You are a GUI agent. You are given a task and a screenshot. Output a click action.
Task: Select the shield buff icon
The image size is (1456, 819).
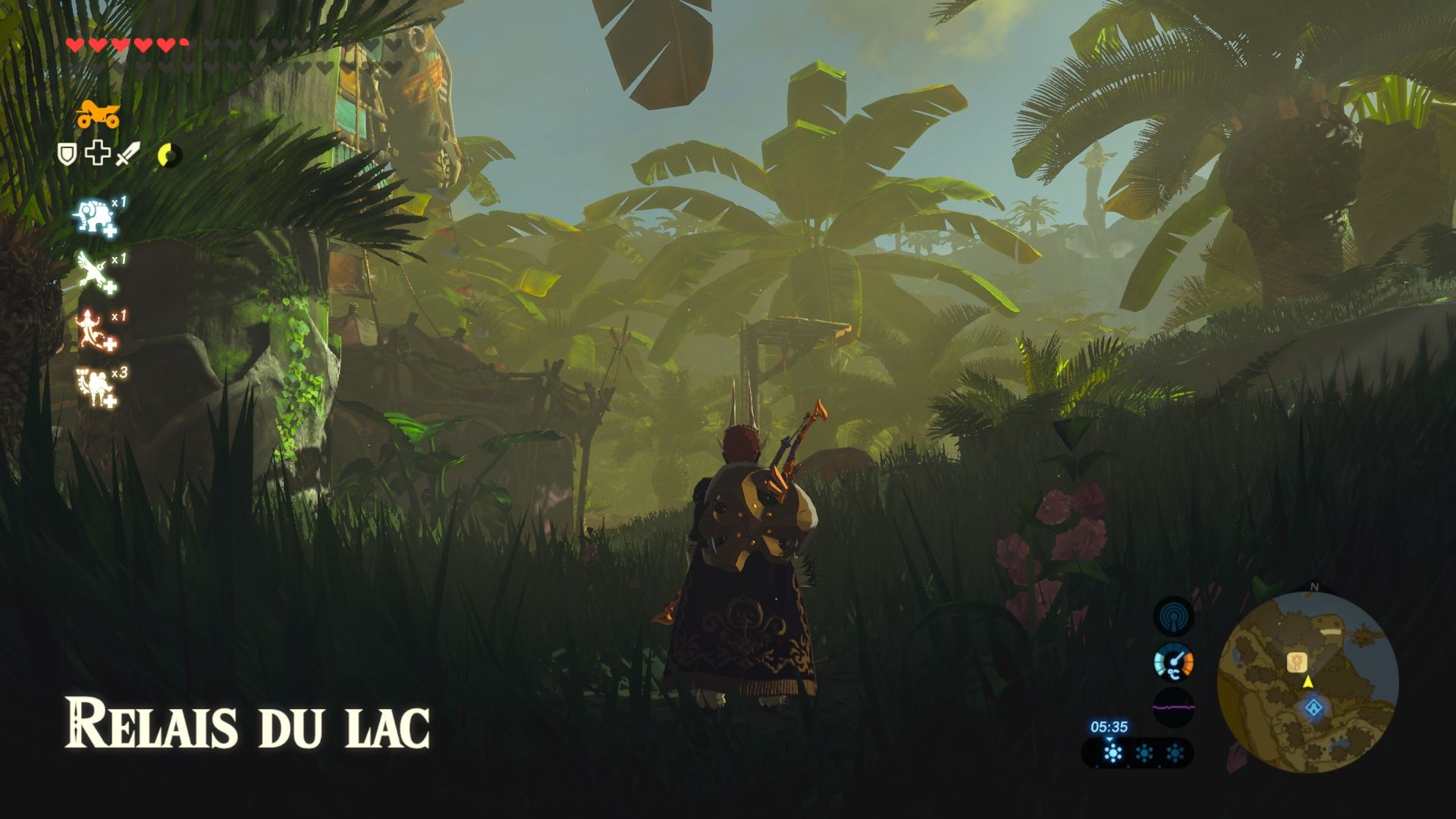click(x=67, y=155)
